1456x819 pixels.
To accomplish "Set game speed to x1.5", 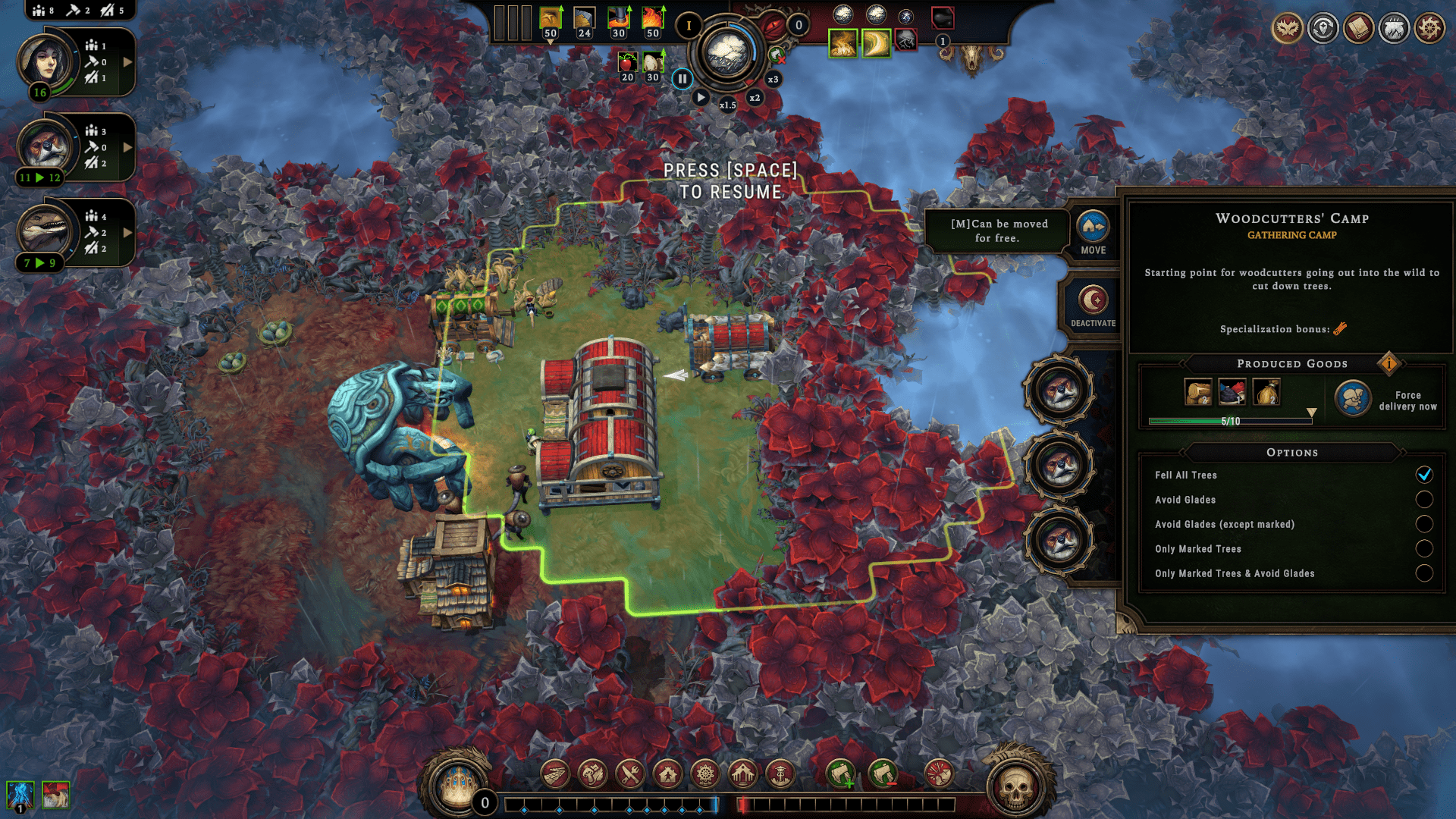I will 727,105.
